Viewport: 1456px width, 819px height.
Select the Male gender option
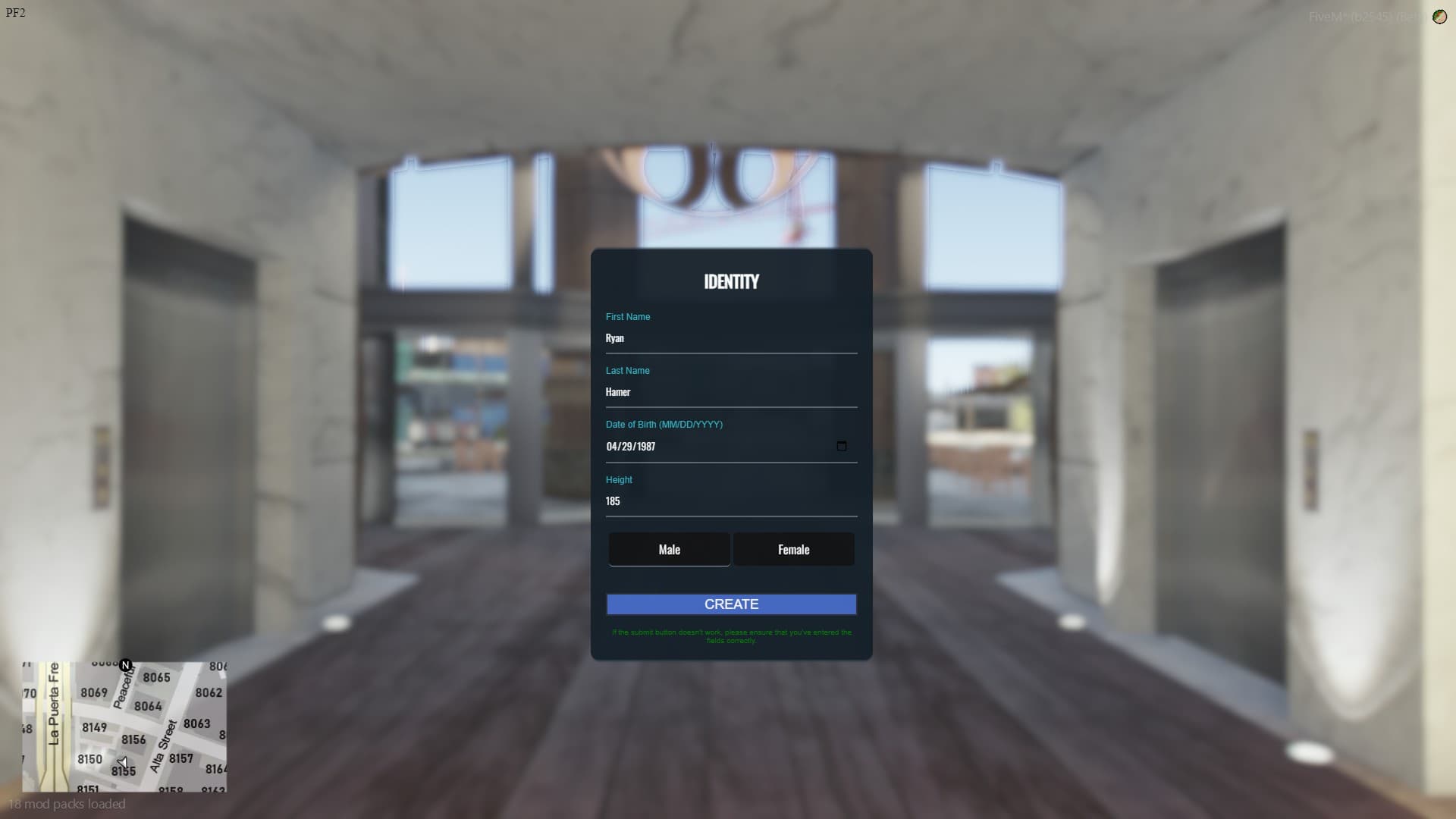[x=668, y=549]
